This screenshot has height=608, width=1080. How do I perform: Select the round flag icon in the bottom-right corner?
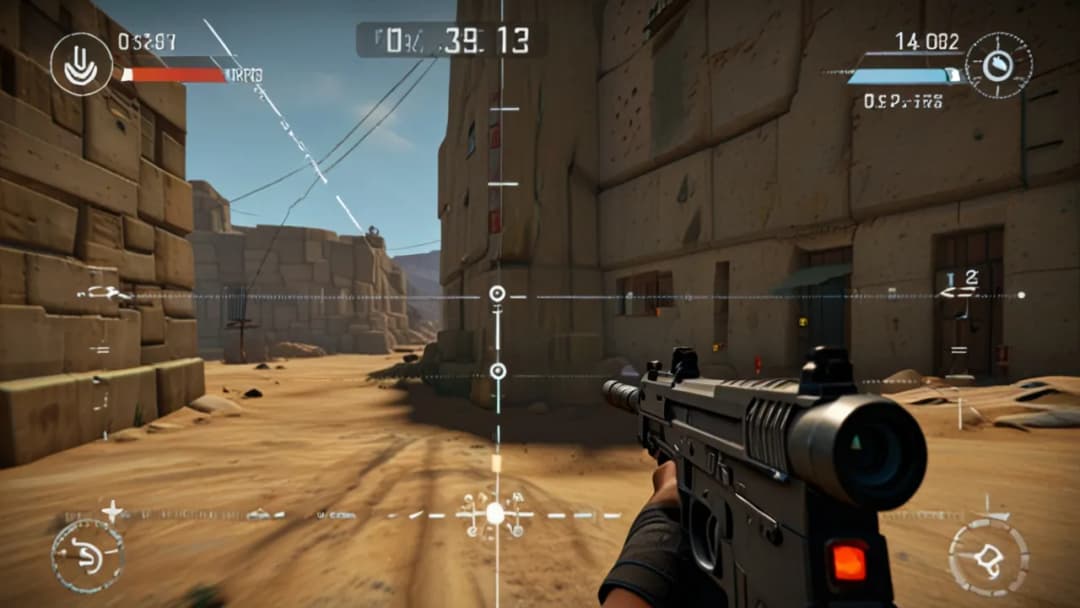point(987,556)
